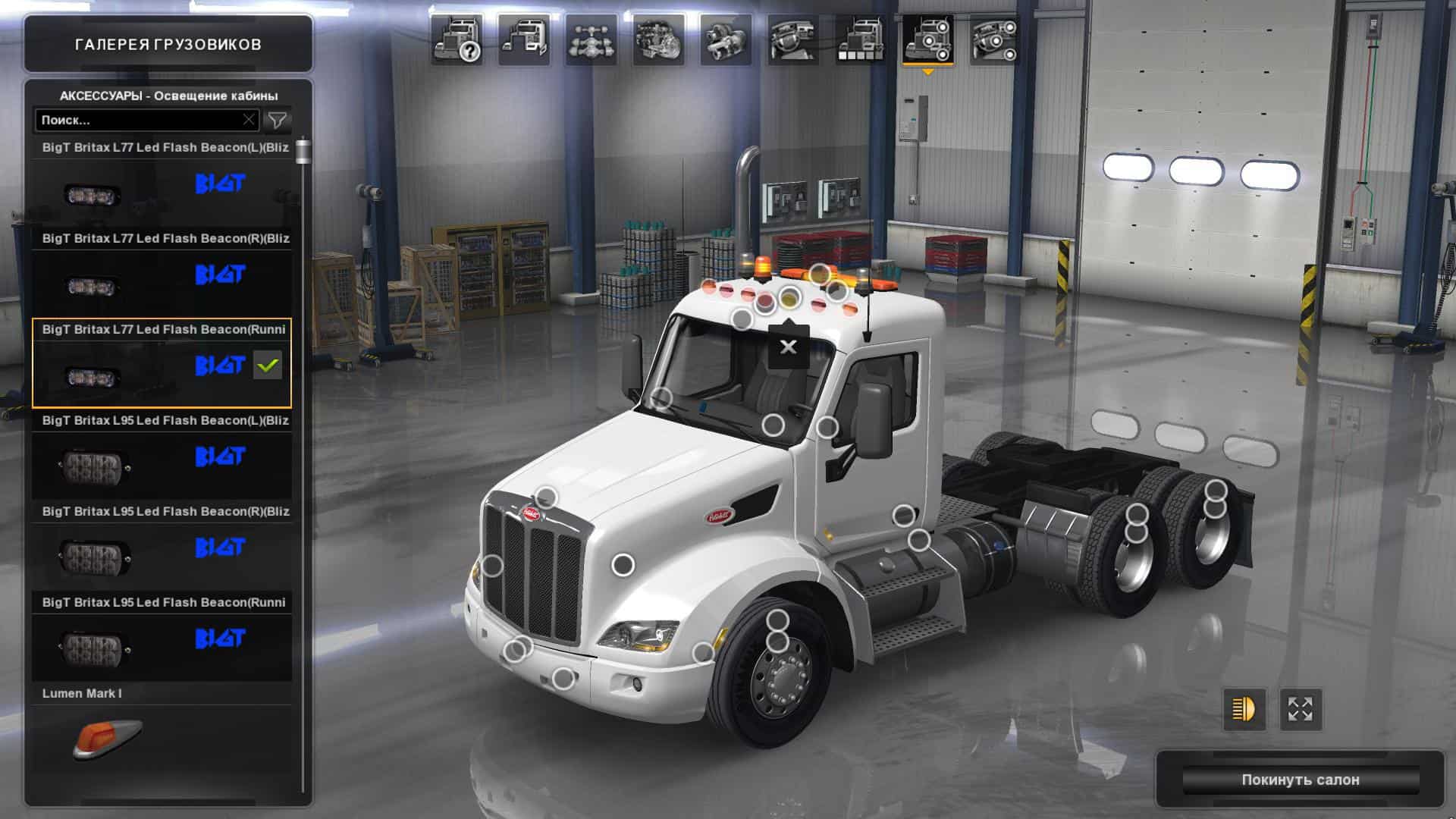Activate the fullscreen view arrows icon
The height and width of the screenshot is (819, 1456).
(x=1301, y=710)
